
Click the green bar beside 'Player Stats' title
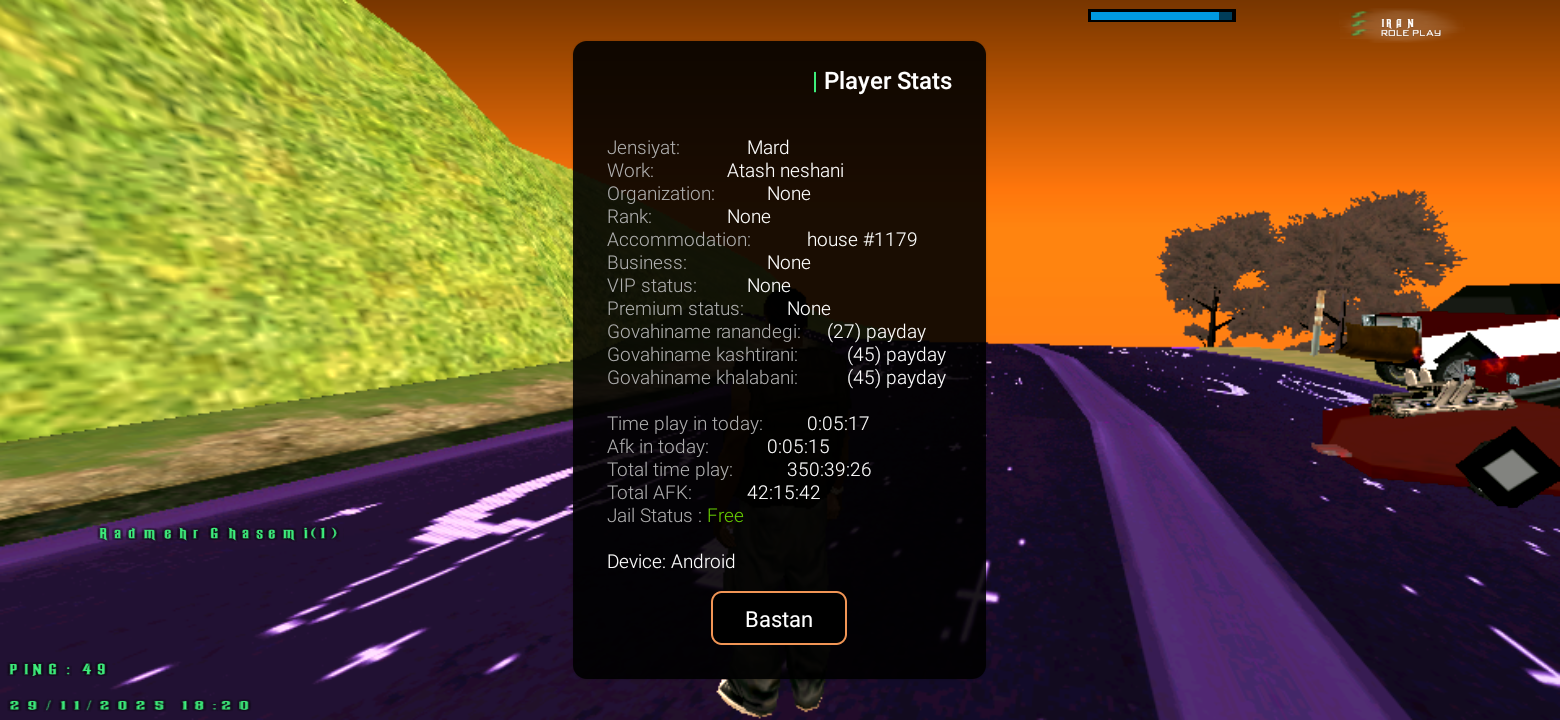[x=814, y=81]
